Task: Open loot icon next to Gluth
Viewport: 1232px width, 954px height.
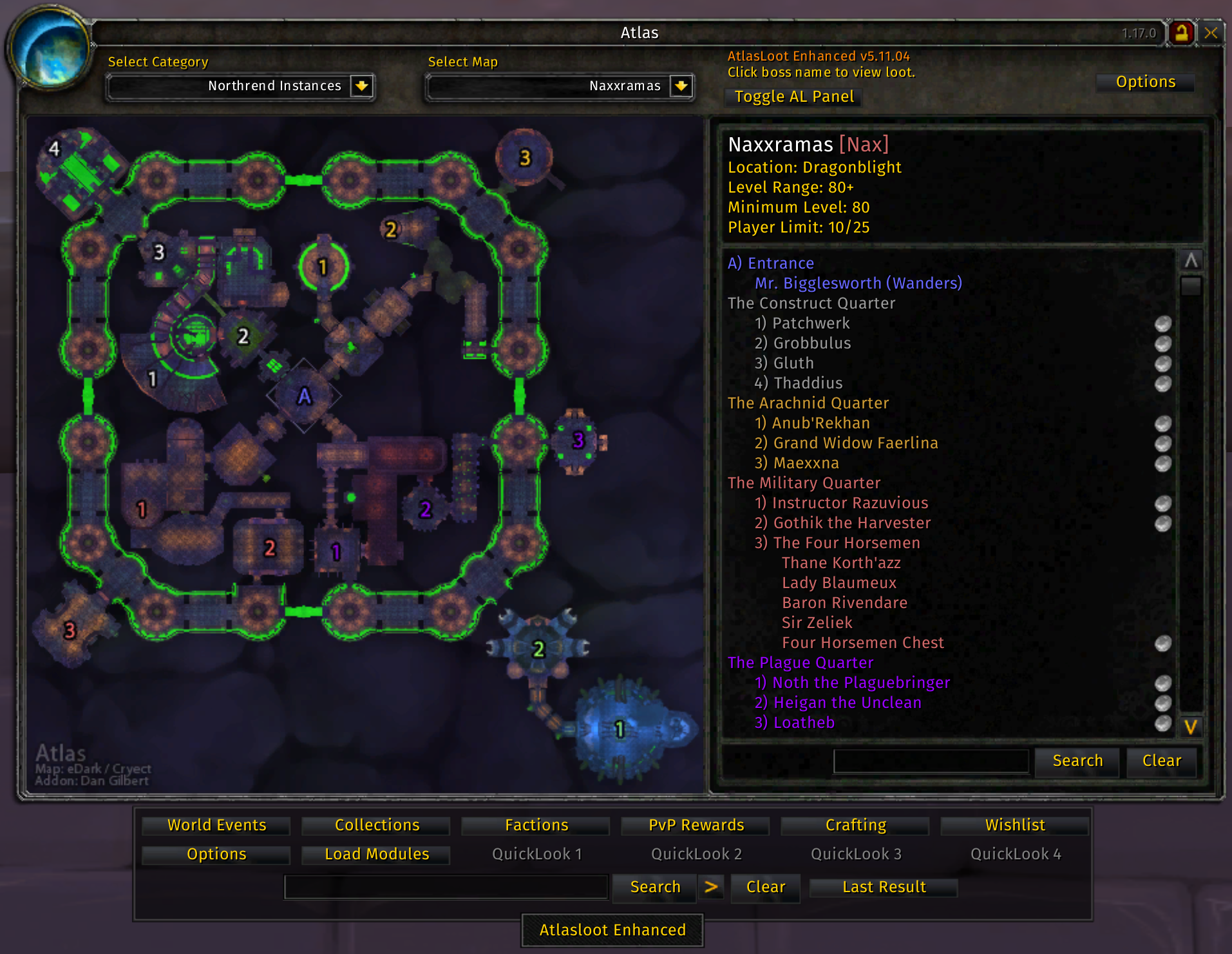Action: point(1162,364)
